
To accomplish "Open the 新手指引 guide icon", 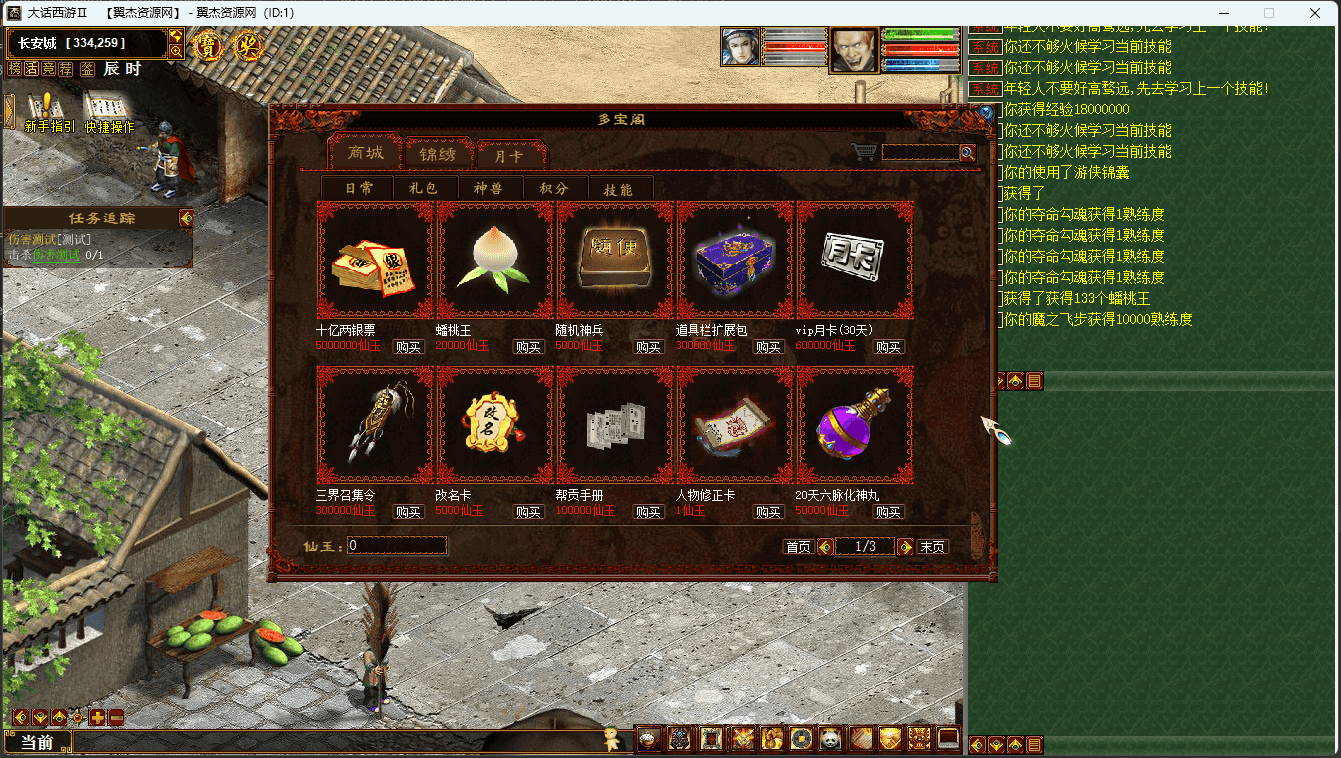I will click(x=48, y=112).
